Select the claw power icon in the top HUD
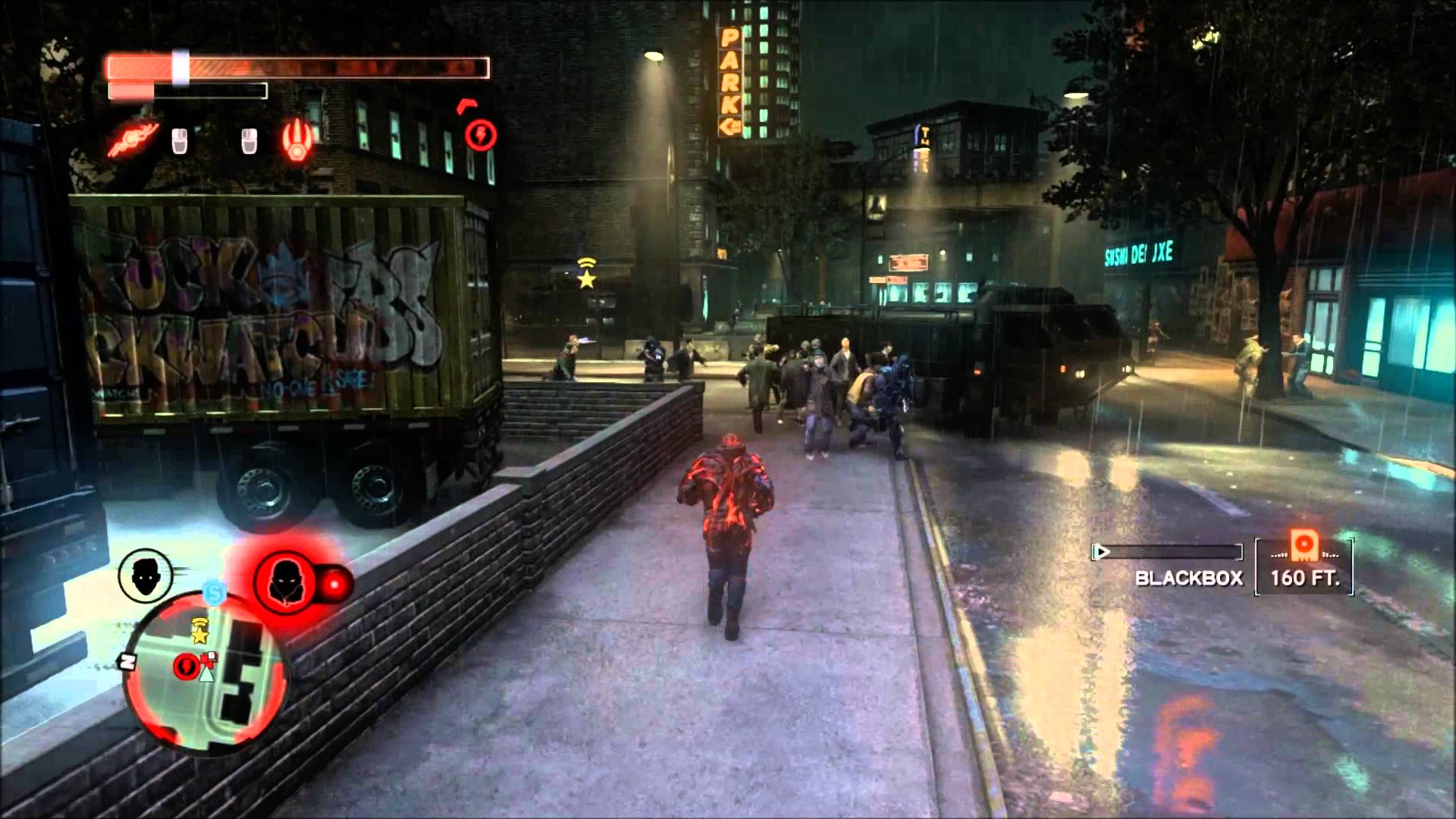This screenshot has height=819, width=1456. (131, 139)
